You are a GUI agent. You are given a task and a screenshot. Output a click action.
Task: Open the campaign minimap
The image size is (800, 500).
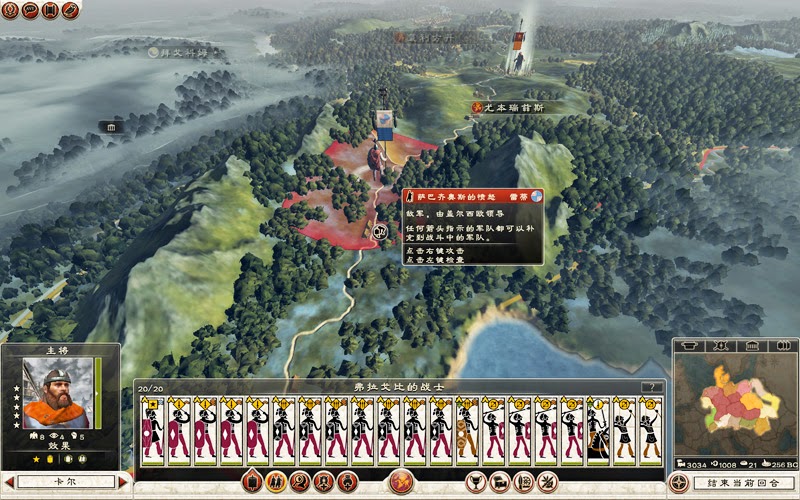coord(734,406)
